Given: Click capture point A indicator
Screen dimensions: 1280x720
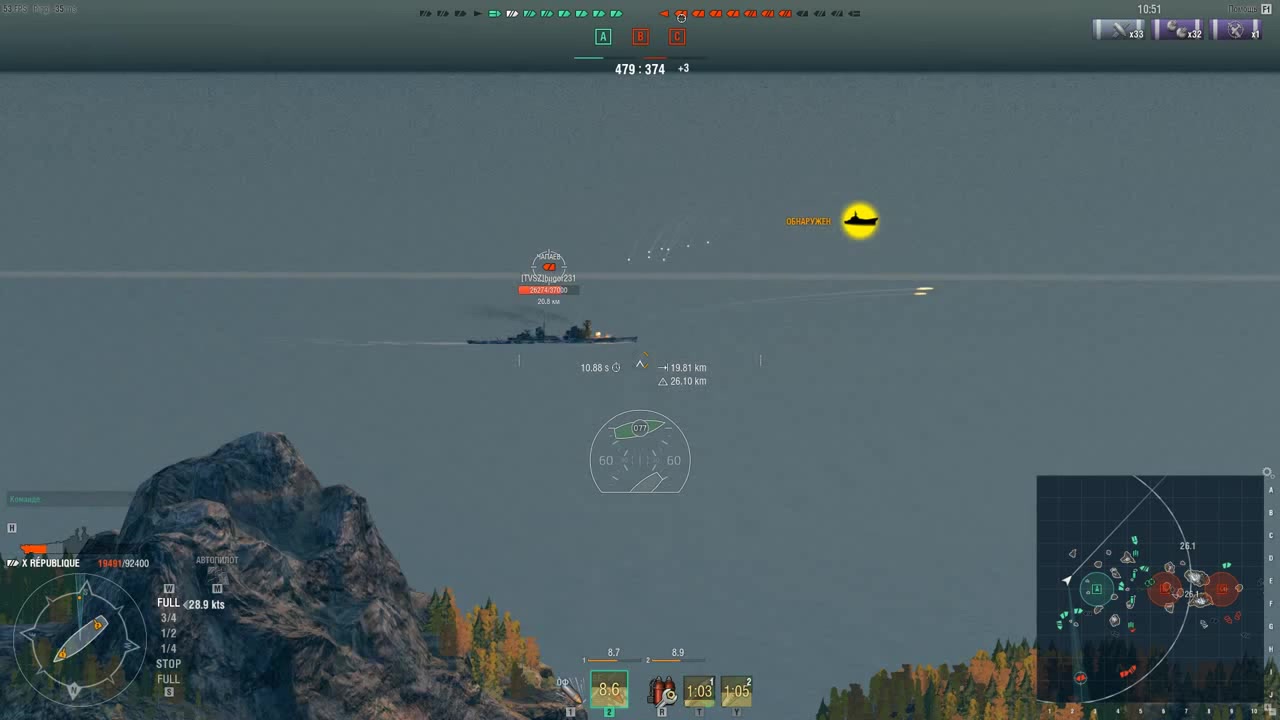Looking at the screenshot, I should pyautogui.click(x=602, y=37).
